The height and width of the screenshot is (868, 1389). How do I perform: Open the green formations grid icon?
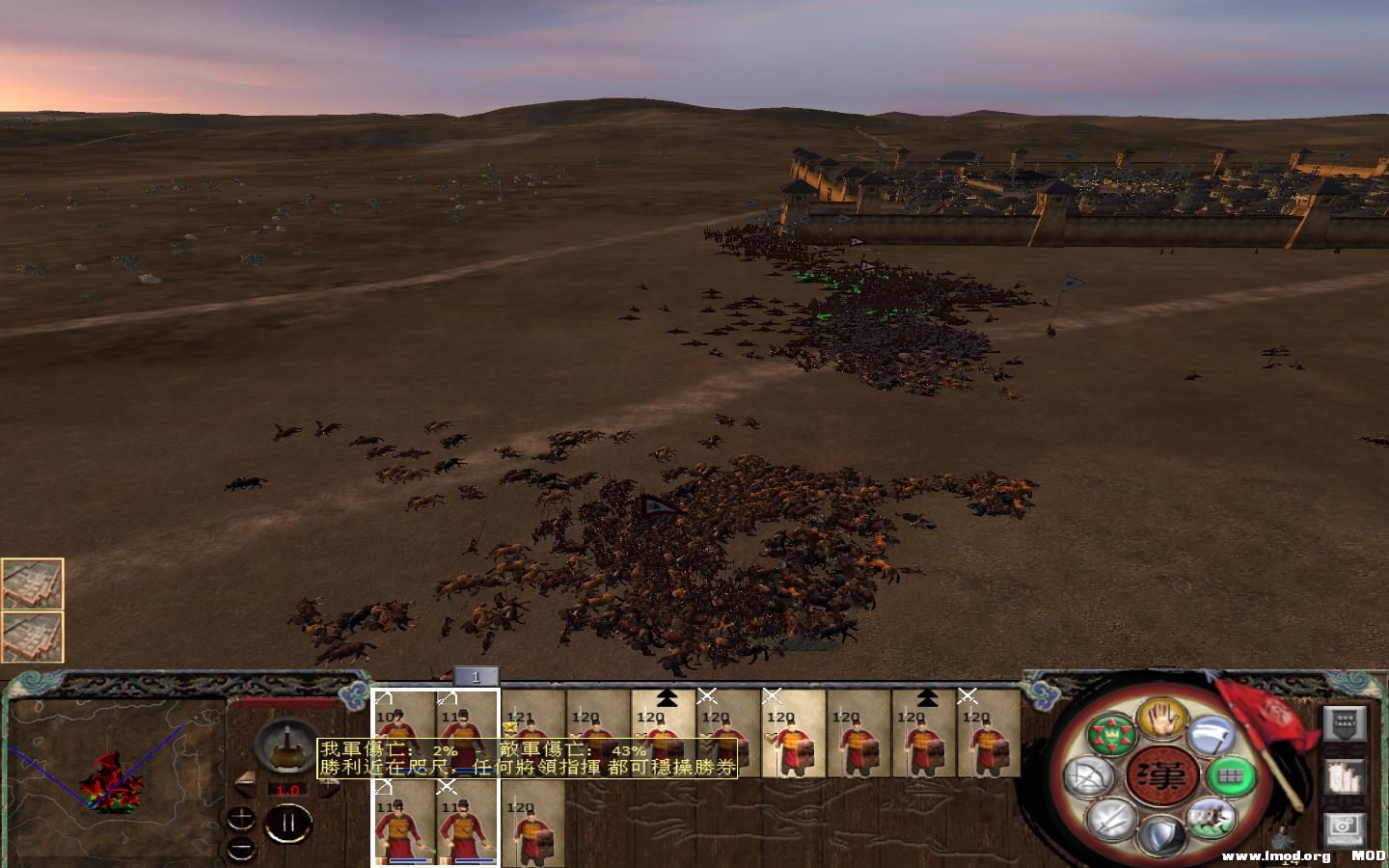pos(1231,775)
